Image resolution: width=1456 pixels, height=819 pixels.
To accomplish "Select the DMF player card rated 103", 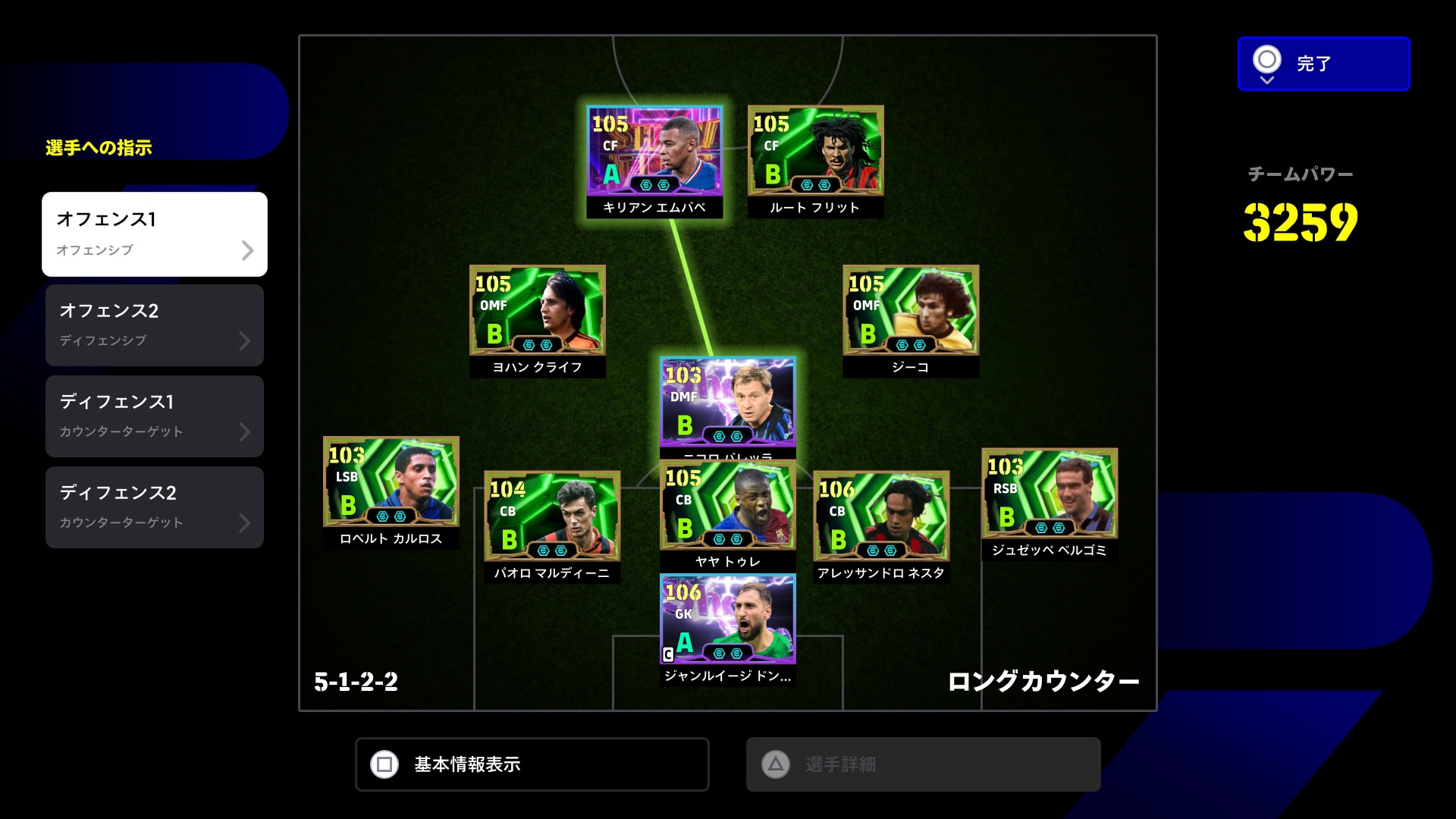I will tap(727, 402).
